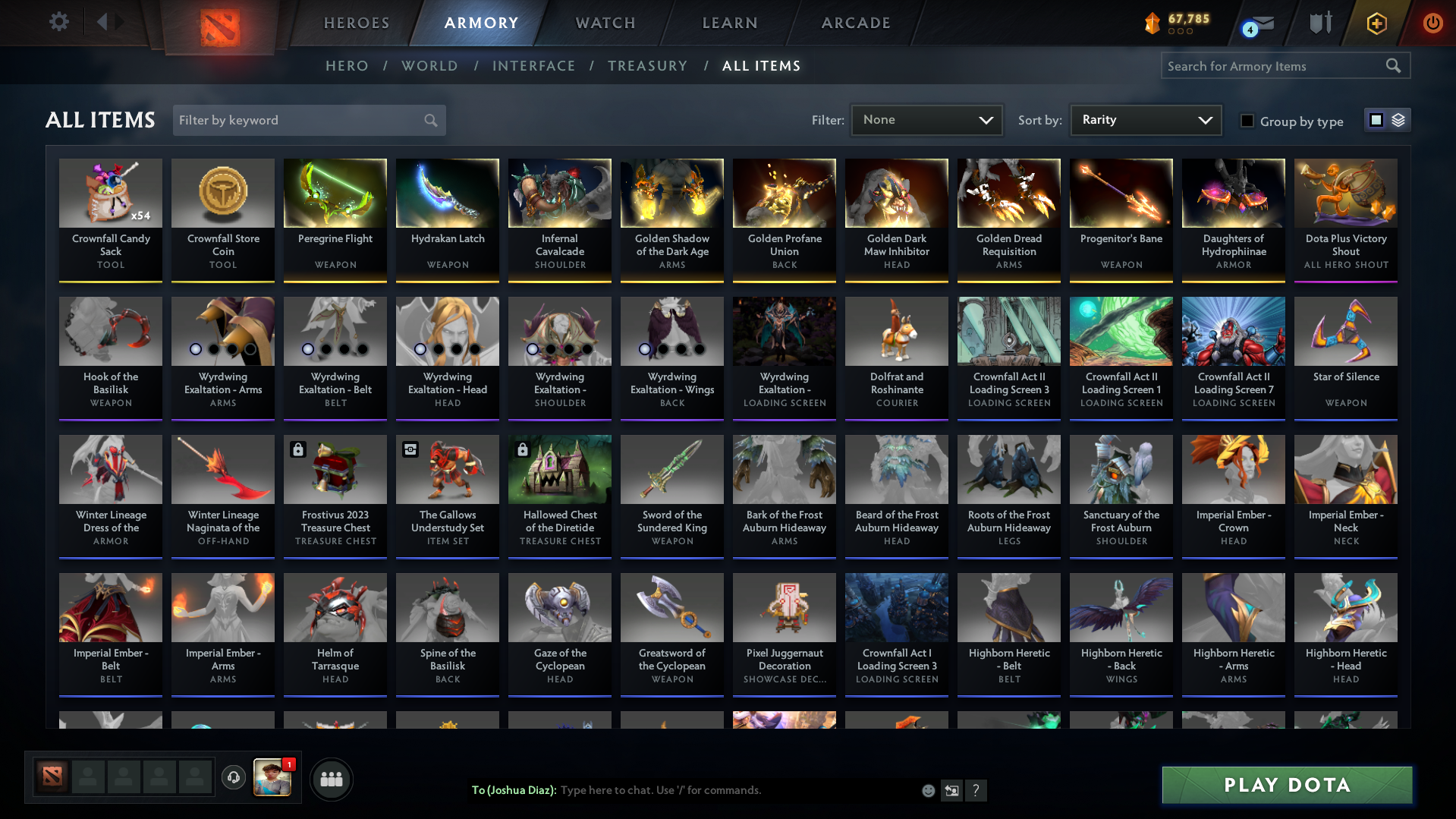The image size is (1456, 819).
Task: Open Dota Plus subscription hexagon icon
Action: [1376, 23]
